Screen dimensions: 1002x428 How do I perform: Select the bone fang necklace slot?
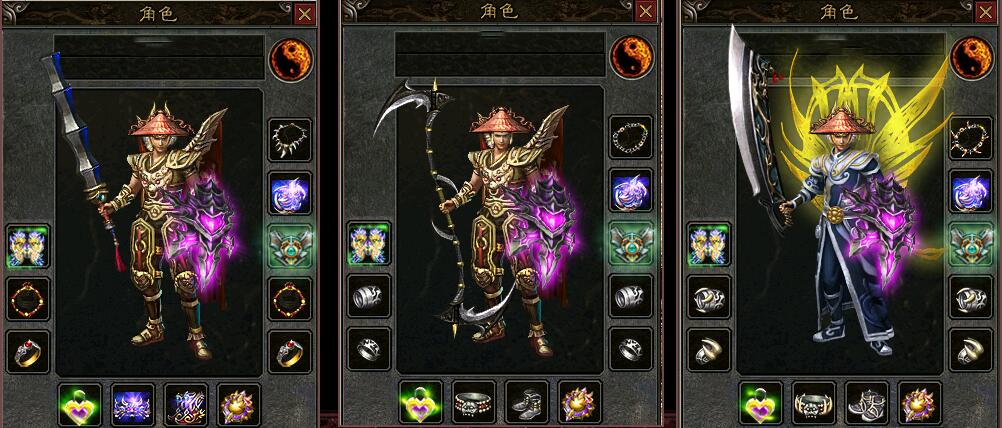(x=289, y=140)
